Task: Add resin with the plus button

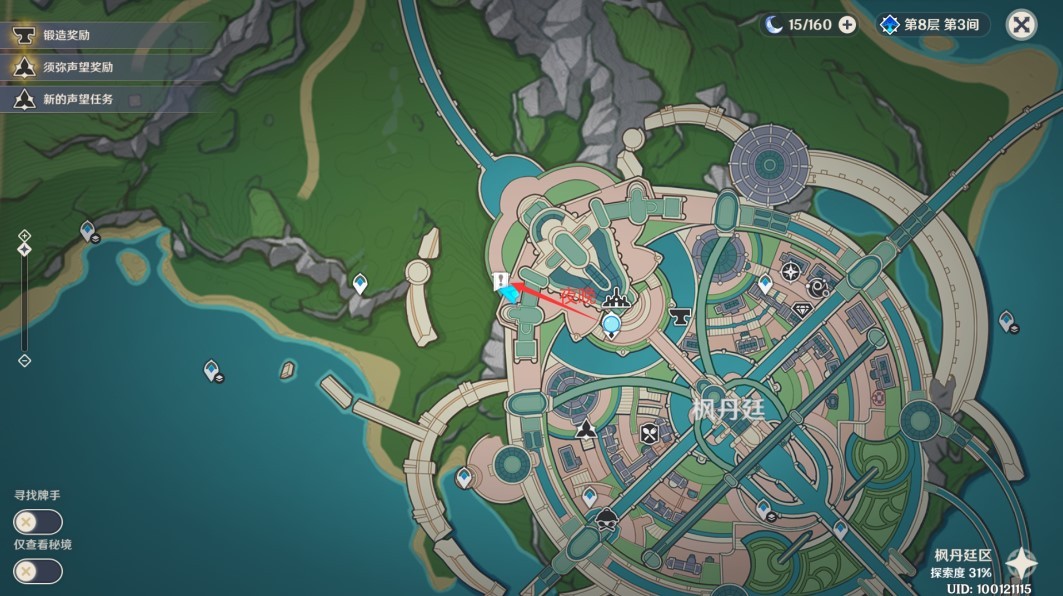Action: (847, 25)
